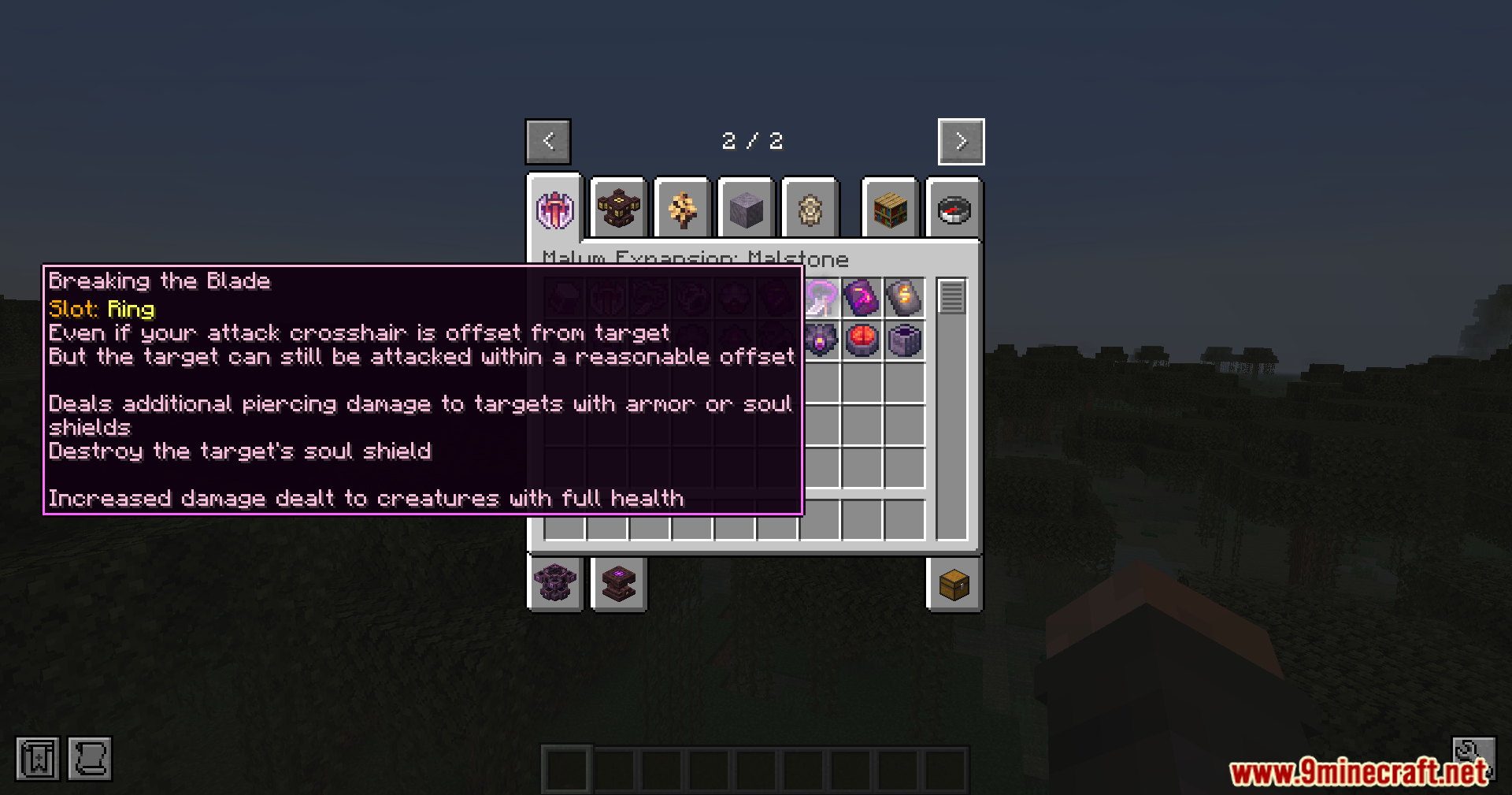Open the wrench configuration button

[1473, 752]
